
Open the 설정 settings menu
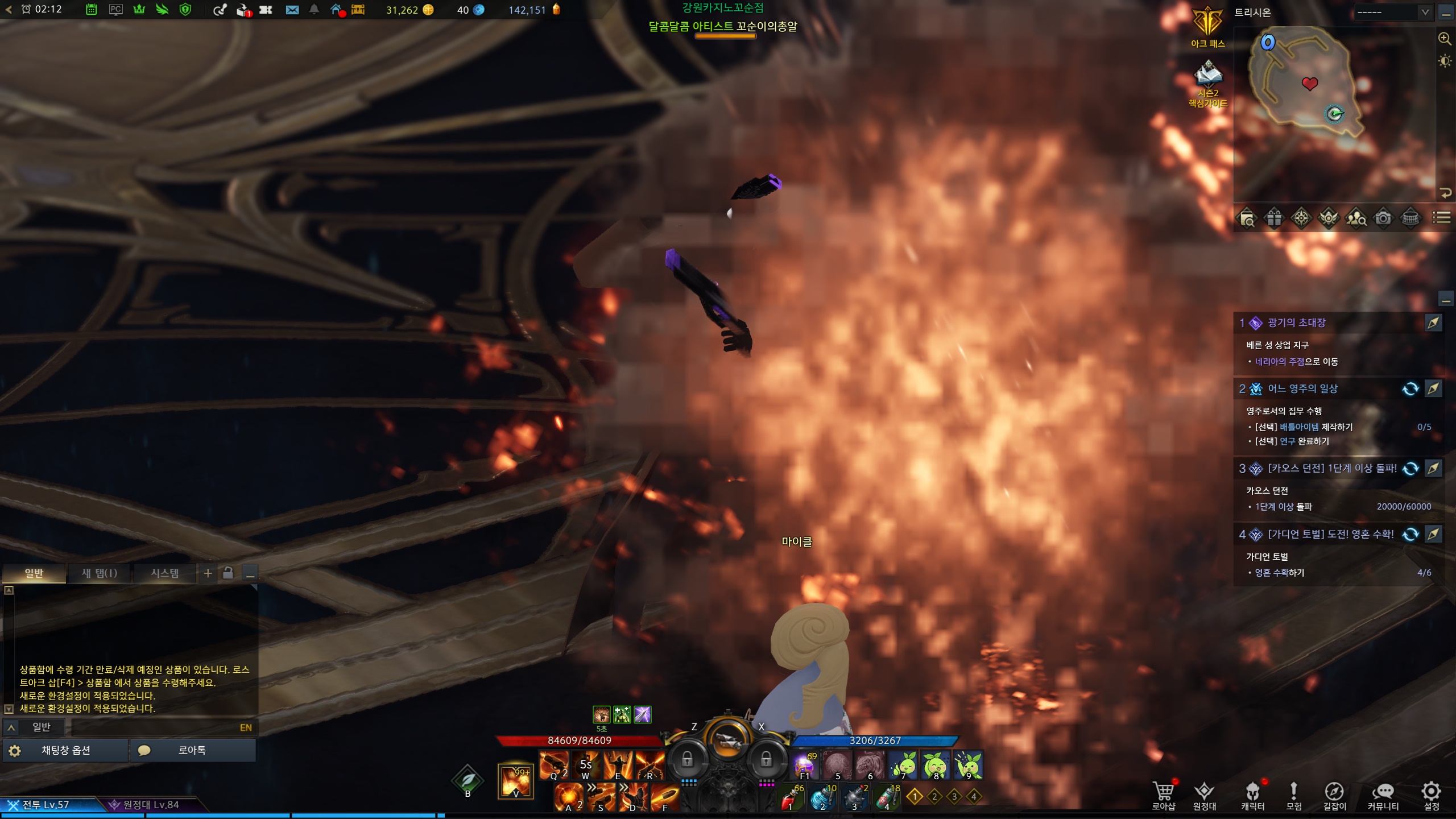[x=1431, y=795]
